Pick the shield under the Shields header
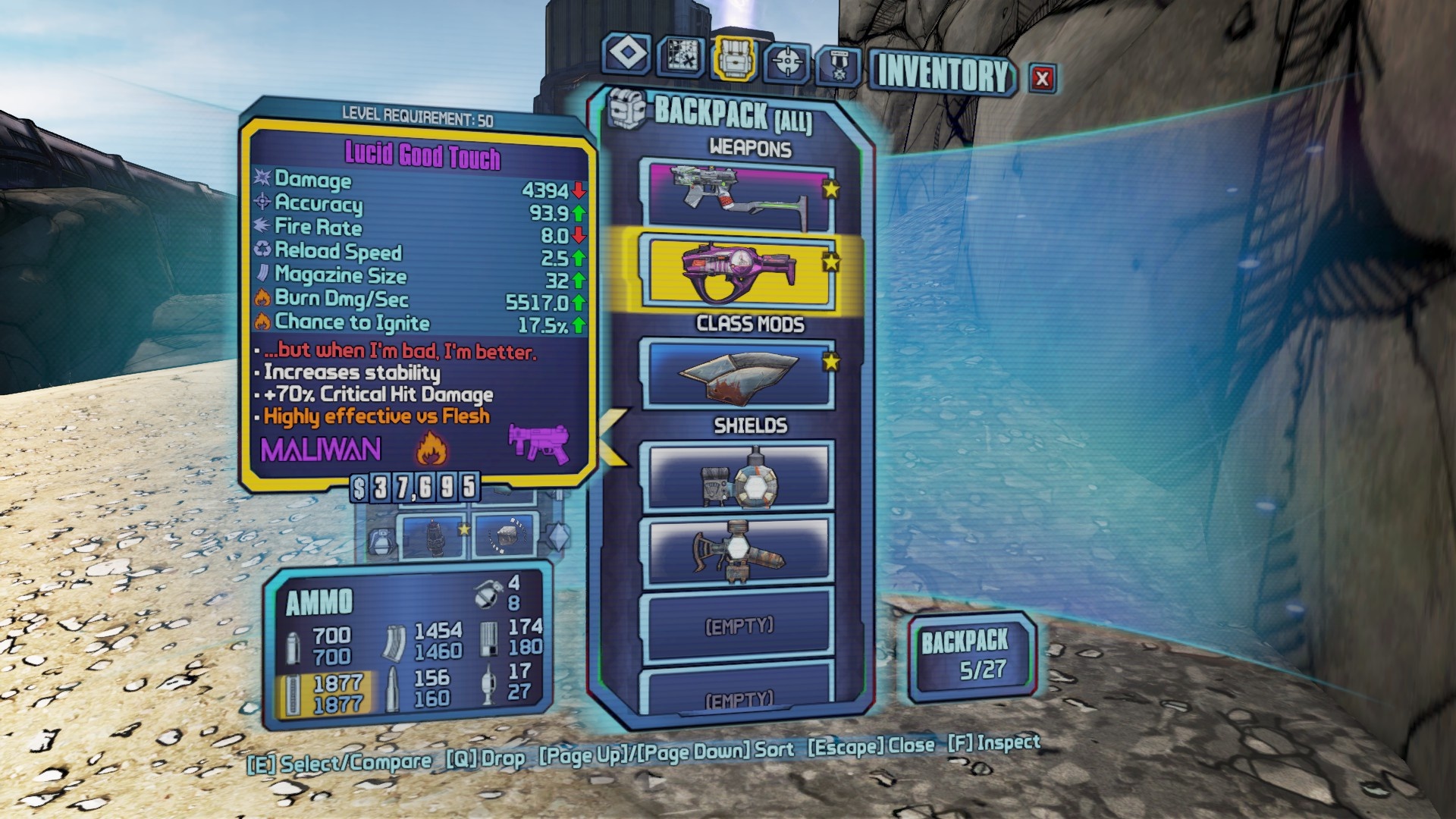1456x819 pixels. click(738, 476)
